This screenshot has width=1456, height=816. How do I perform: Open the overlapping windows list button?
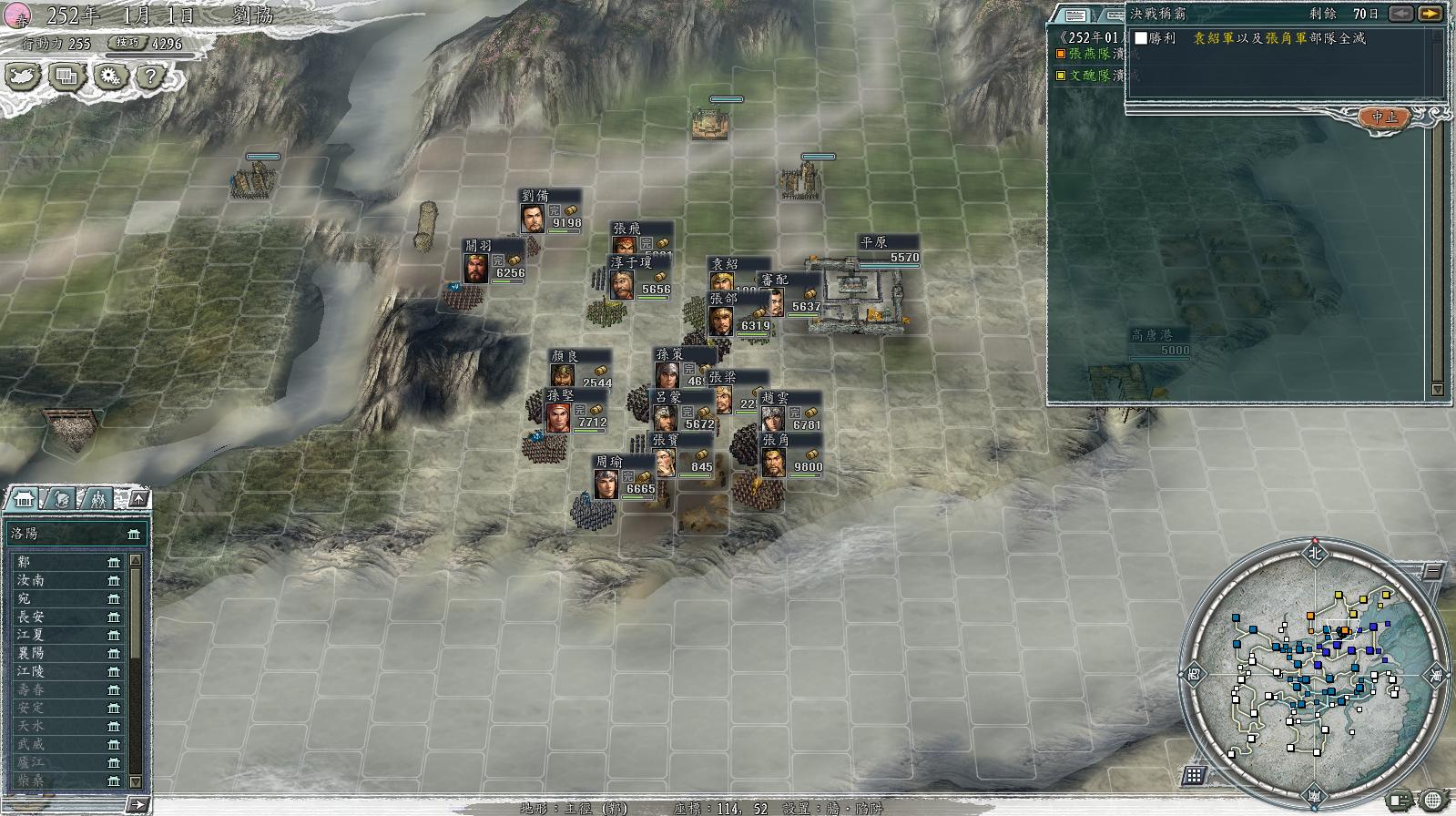(67, 76)
